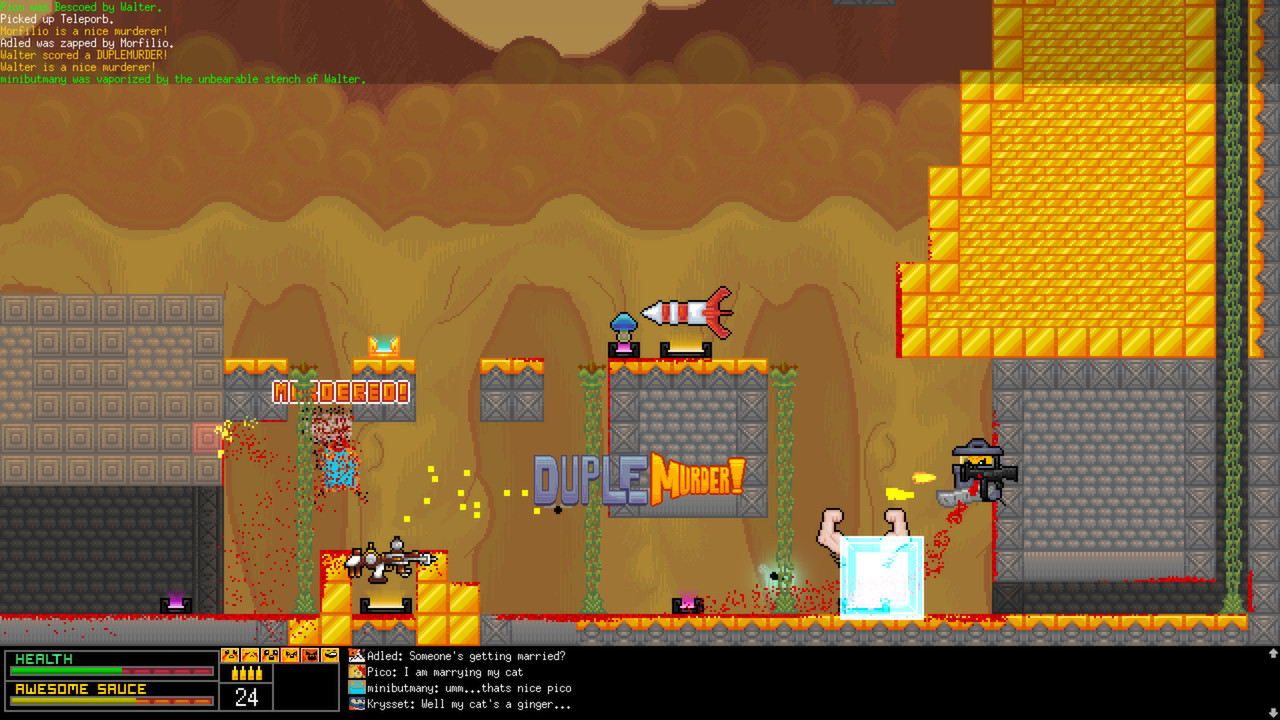Image resolution: width=1280 pixels, height=720 pixels.
Task: Click the glowing Teleporb chest pickup
Action: 383,347
